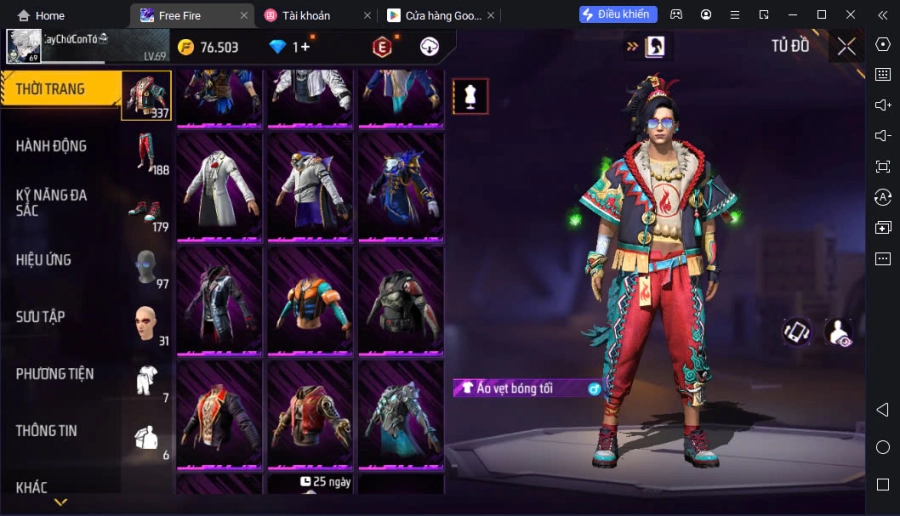Tap the diamond currency top-up counter
Image resolution: width=900 pixels, height=516 pixels.
[x=290, y=47]
